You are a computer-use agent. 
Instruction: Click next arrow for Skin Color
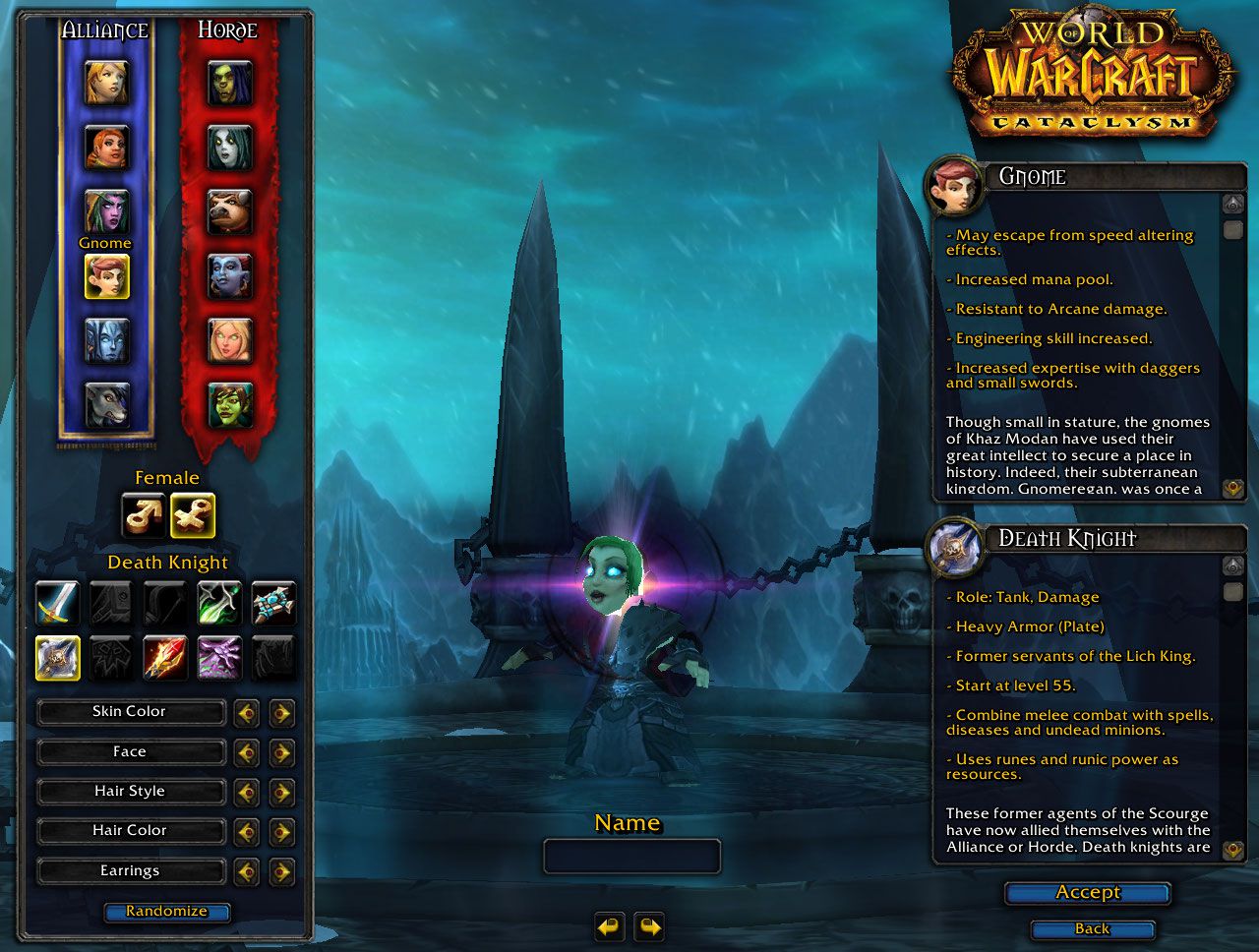coord(282,712)
